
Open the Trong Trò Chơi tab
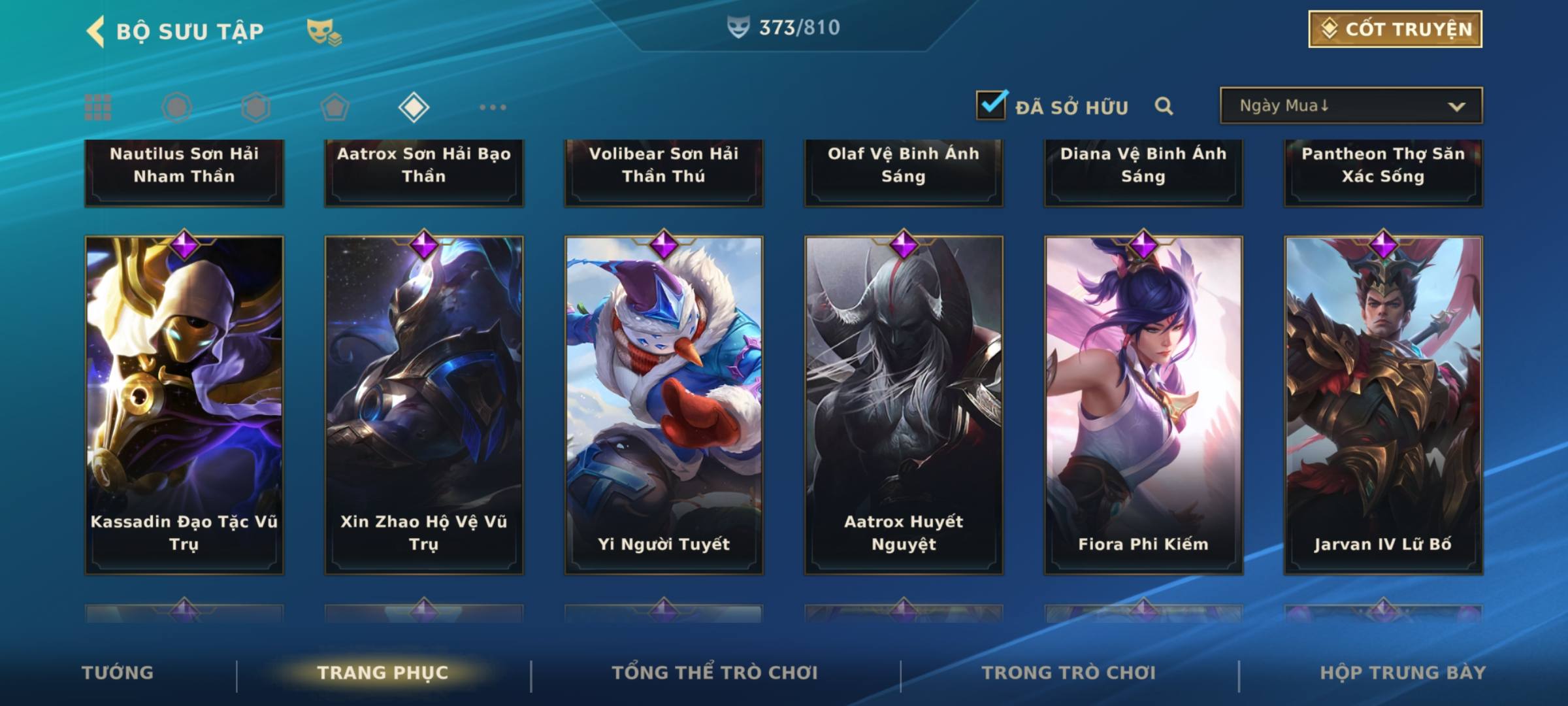tap(1069, 673)
